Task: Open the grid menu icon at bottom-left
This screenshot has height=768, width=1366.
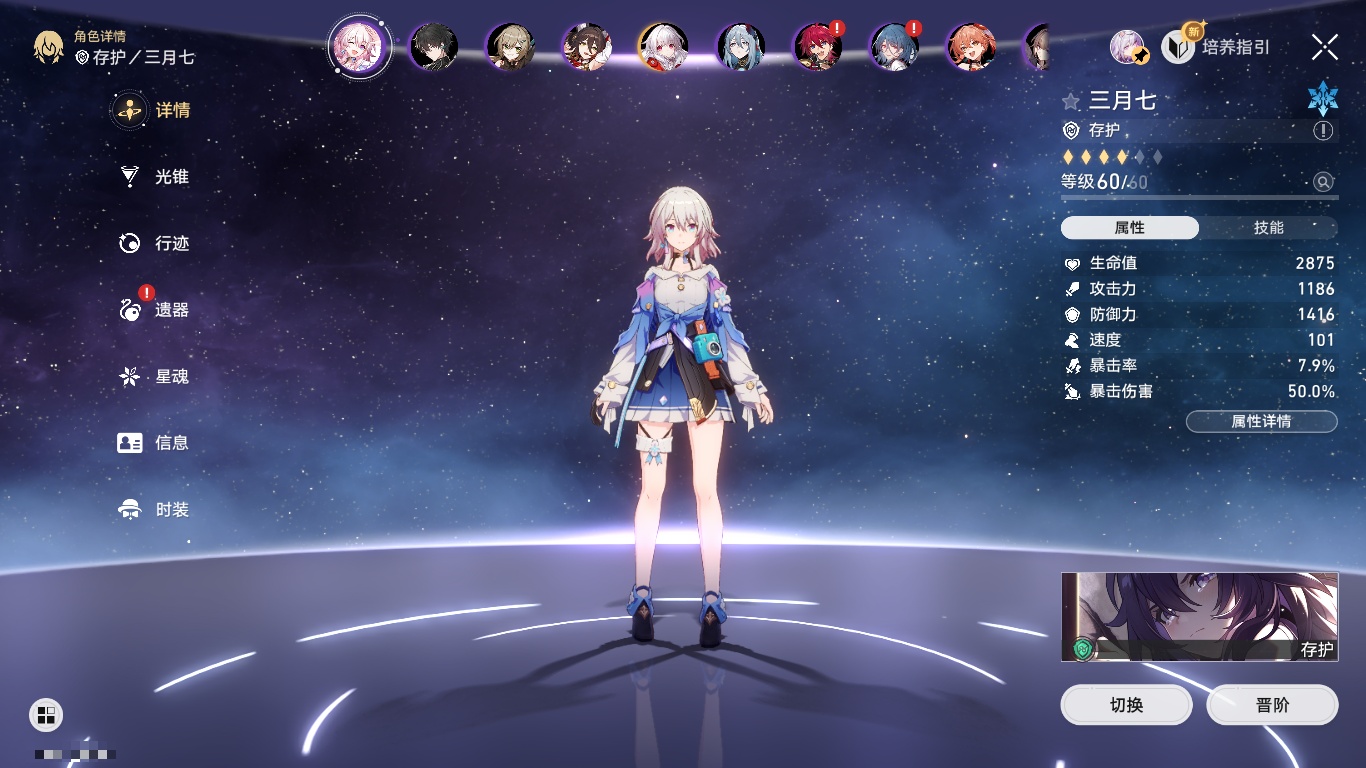Action: click(46, 714)
